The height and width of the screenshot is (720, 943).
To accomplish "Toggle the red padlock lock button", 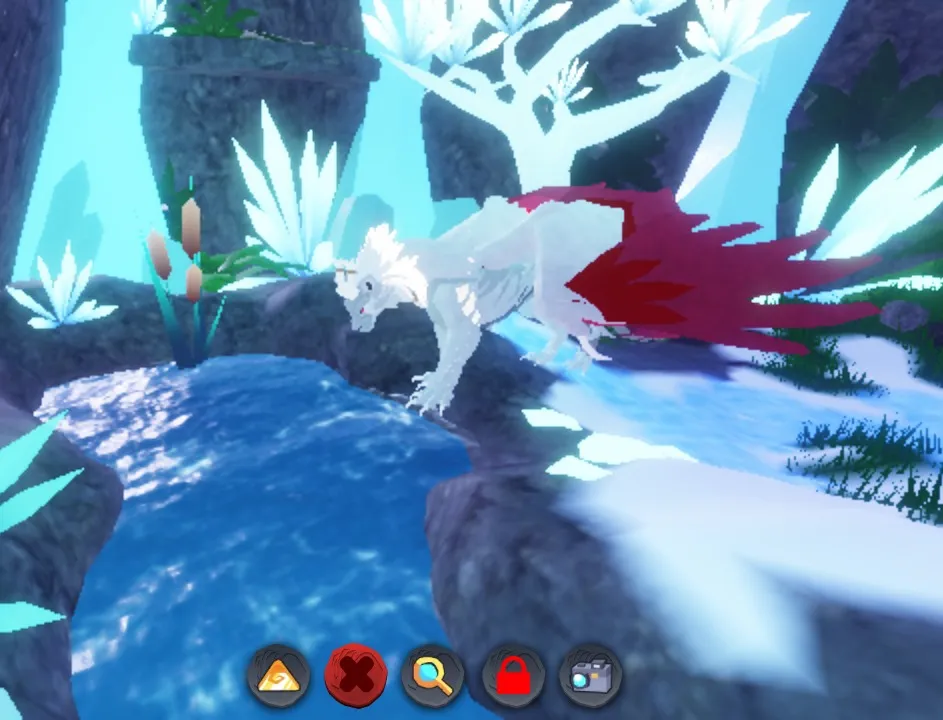I will (512, 677).
